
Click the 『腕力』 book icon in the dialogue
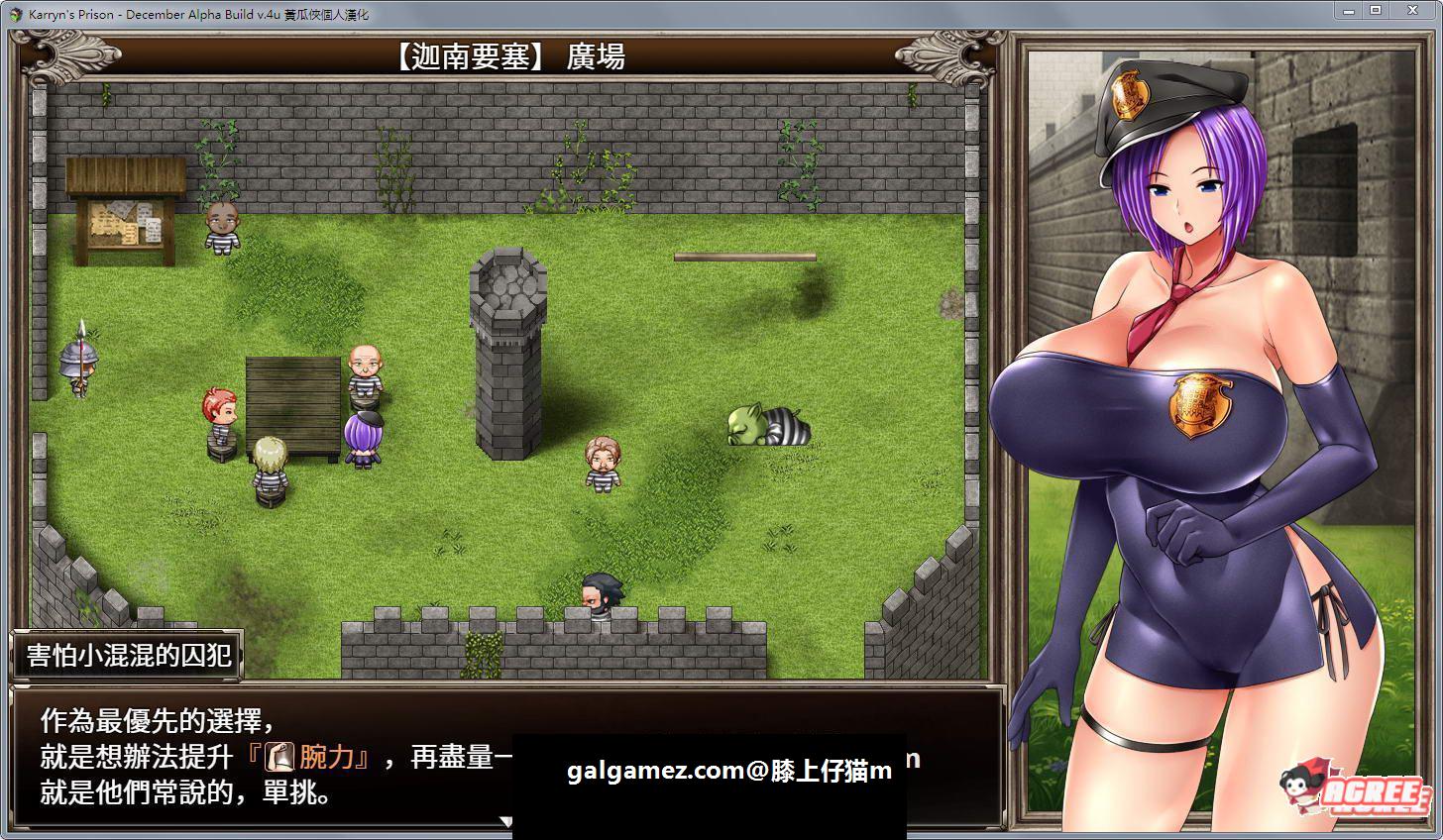tap(279, 757)
